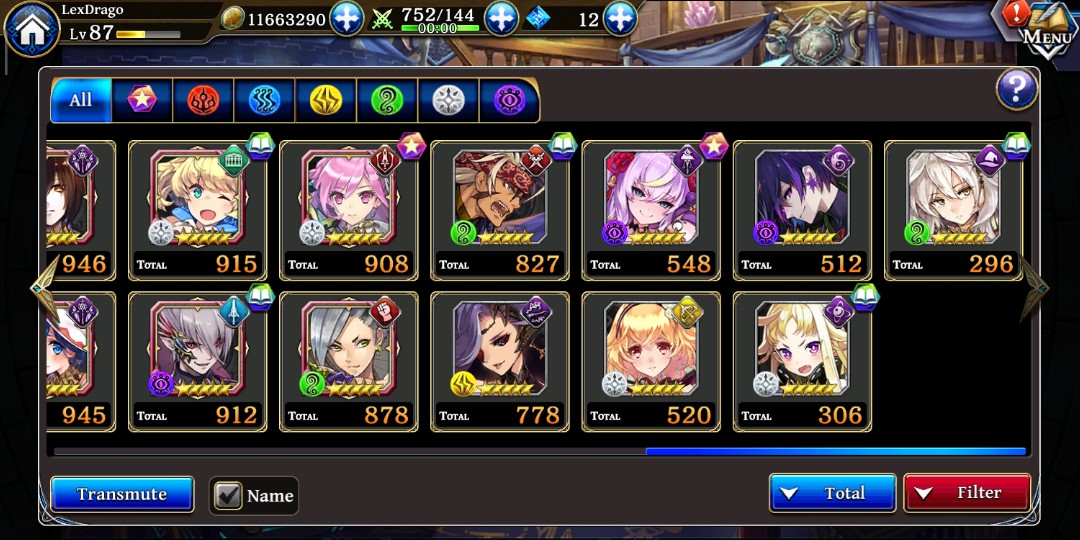Viewport: 1080px width, 540px height.
Task: Switch to the All units tab
Action: coord(81,100)
